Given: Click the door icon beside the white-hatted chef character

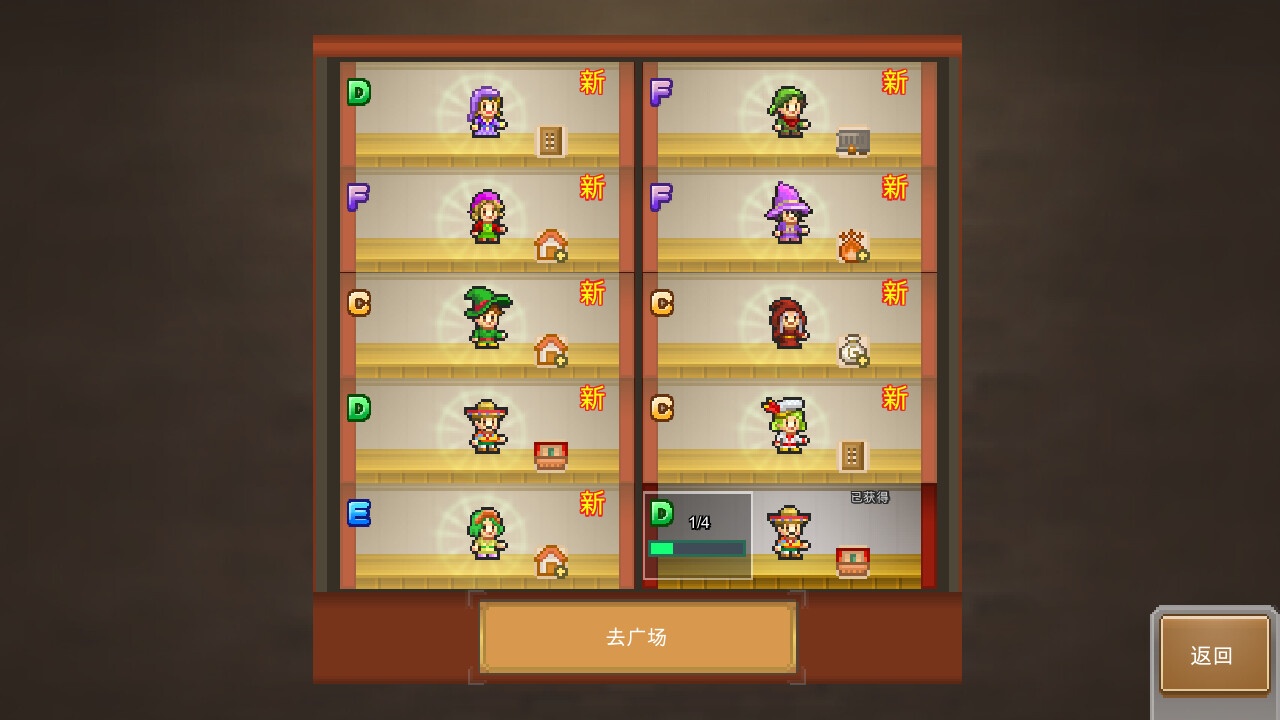Looking at the screenshot, I should [x=852, y=453].
